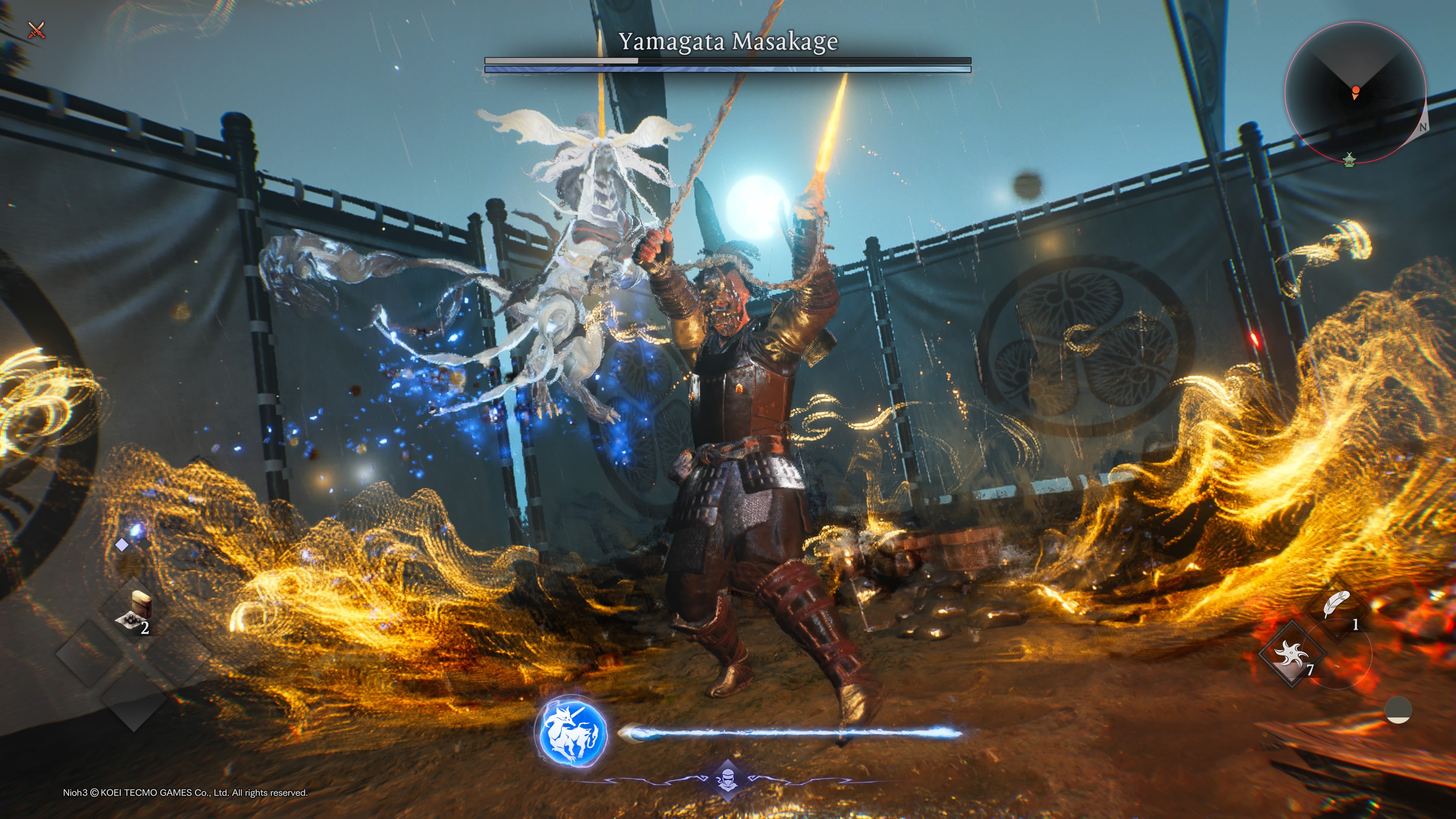1456x819 pixels.
Task: Click the ninja style indicator icon
Action: [727, 781]
